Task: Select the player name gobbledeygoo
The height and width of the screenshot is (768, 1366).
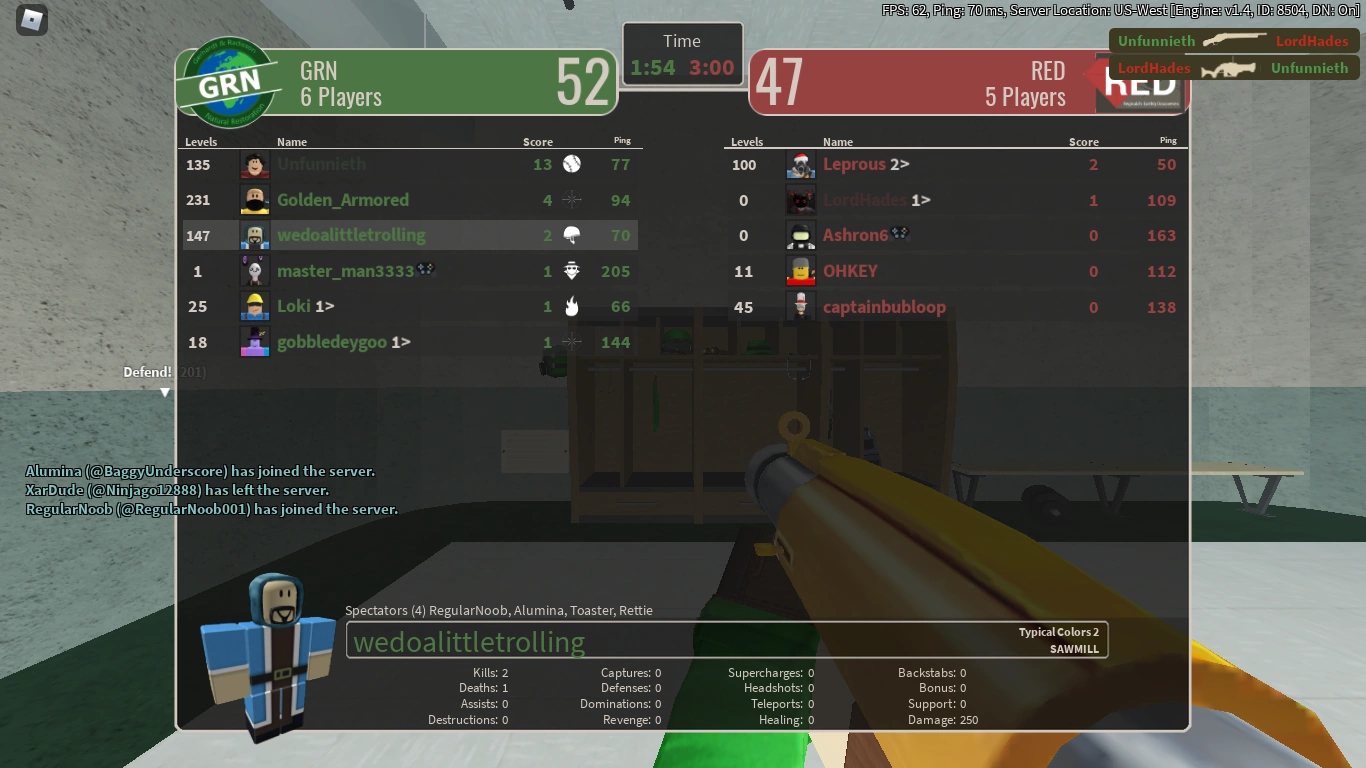Action: 332,342
